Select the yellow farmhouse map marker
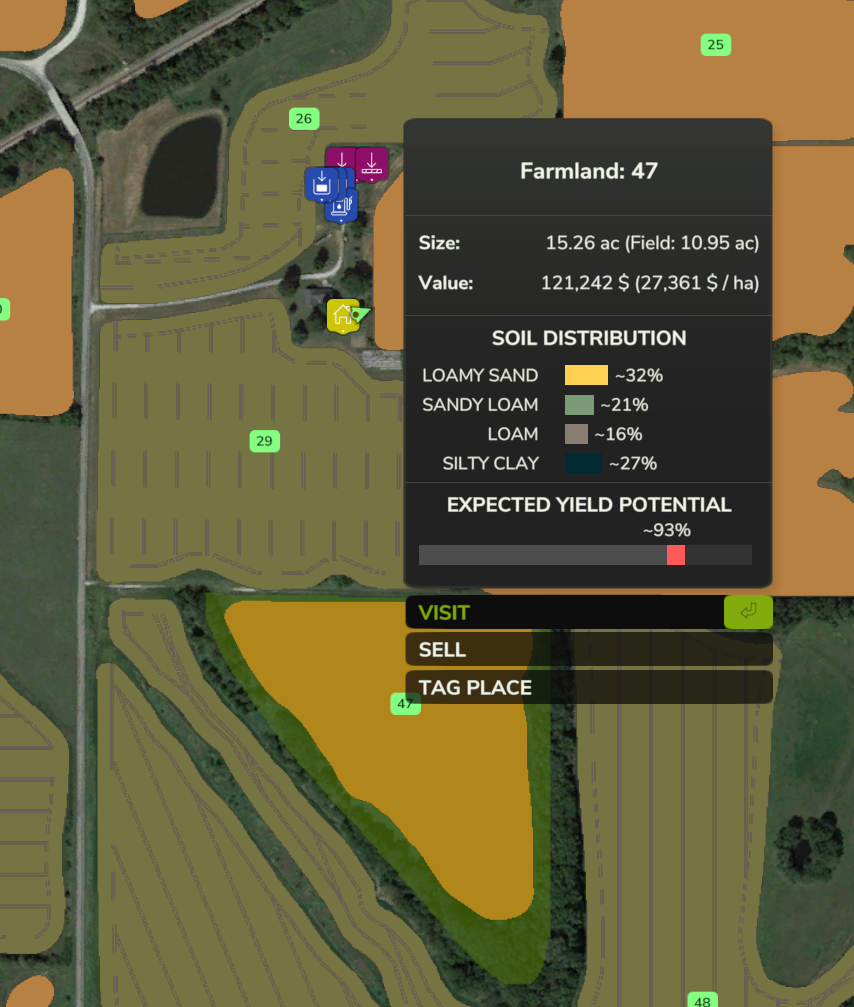This screenshot has width=854, height=1007. [342, 315]
